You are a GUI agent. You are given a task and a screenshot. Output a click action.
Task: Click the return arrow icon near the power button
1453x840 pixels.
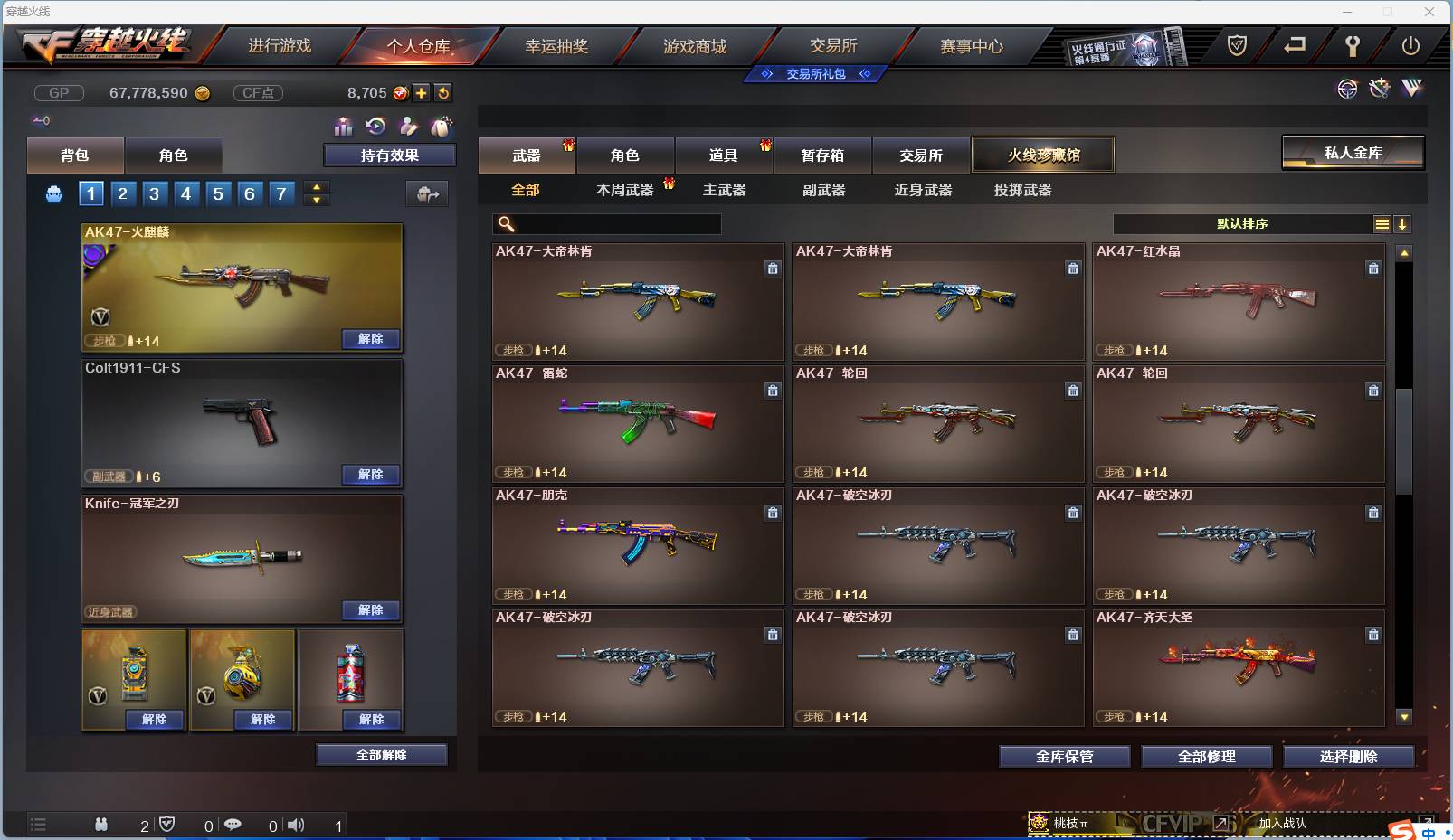pyautogui.click(x=1294, y=45)
